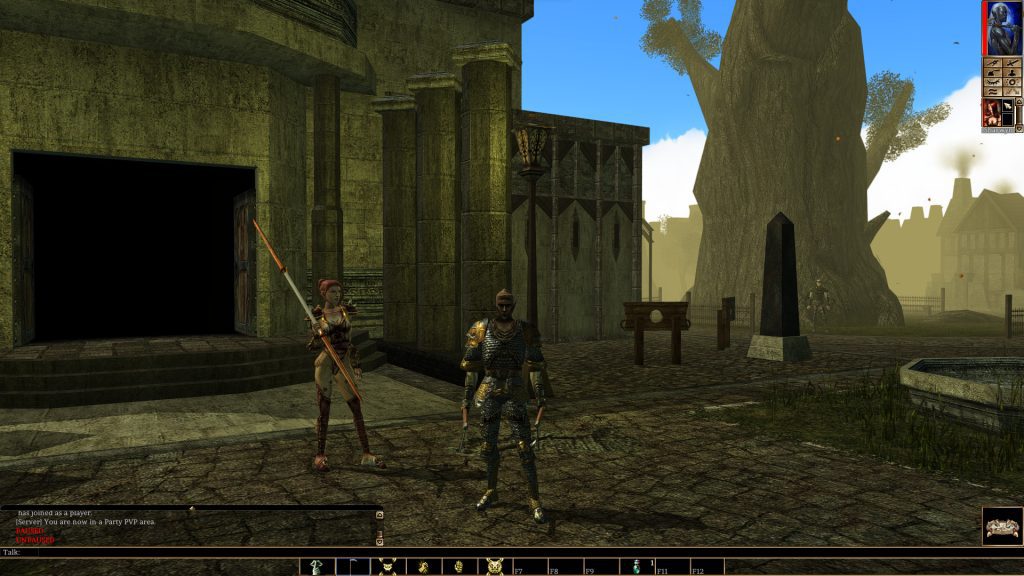
Task: Select the horned skull hotbar slot
Action: point(494,567)
